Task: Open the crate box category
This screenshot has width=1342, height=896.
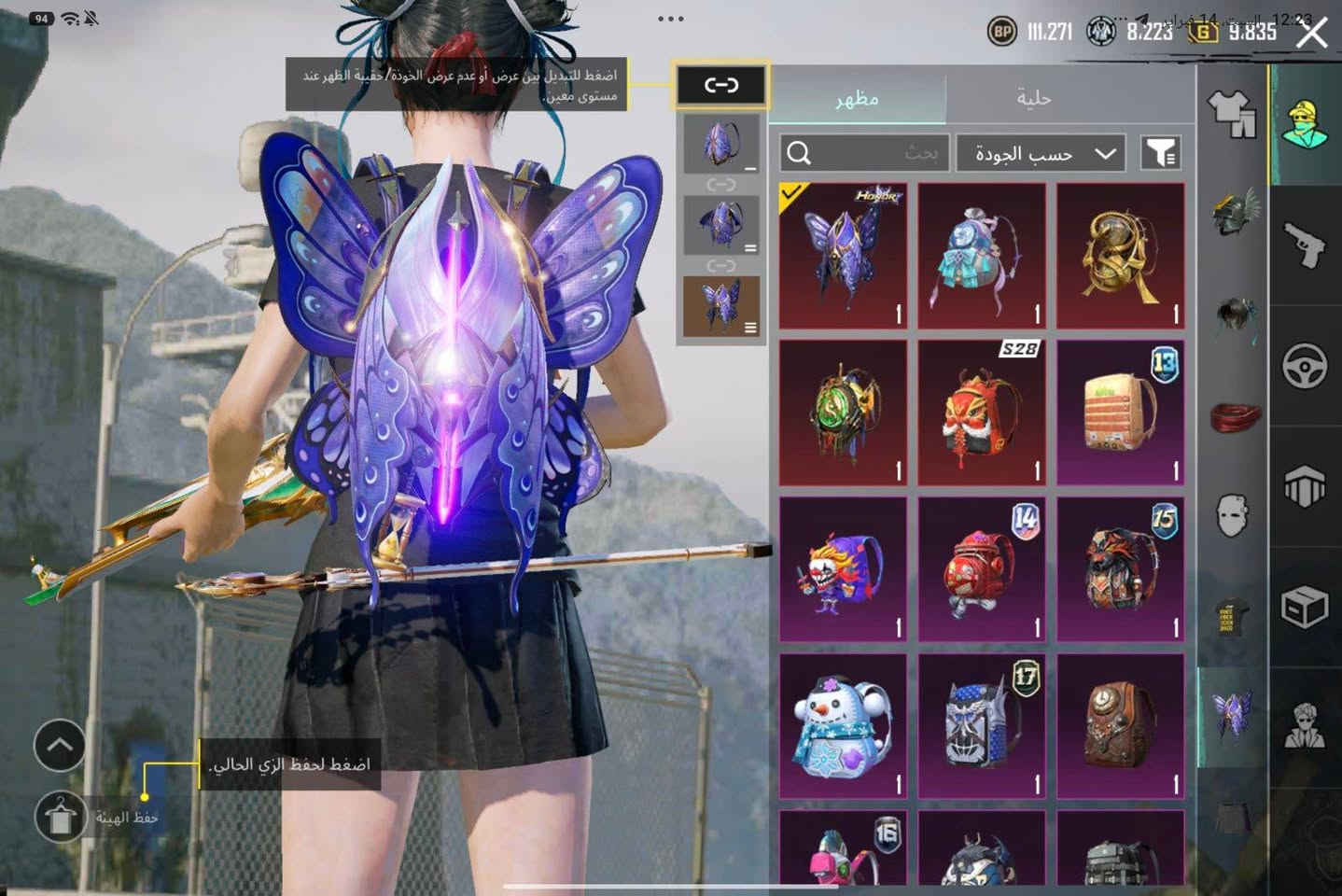Action: tap(1305, 608)
